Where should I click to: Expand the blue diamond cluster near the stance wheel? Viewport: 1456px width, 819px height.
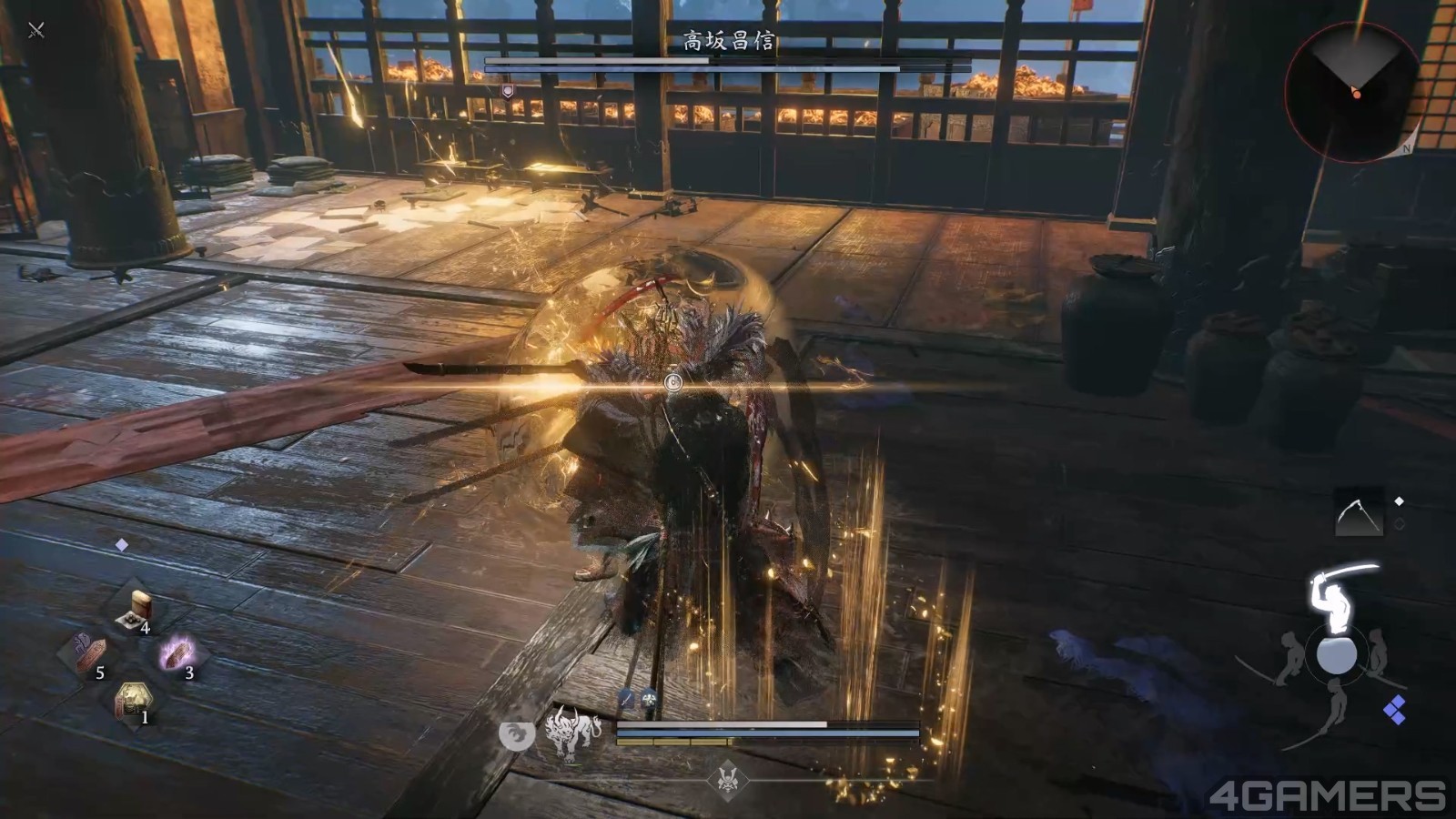1396,710
